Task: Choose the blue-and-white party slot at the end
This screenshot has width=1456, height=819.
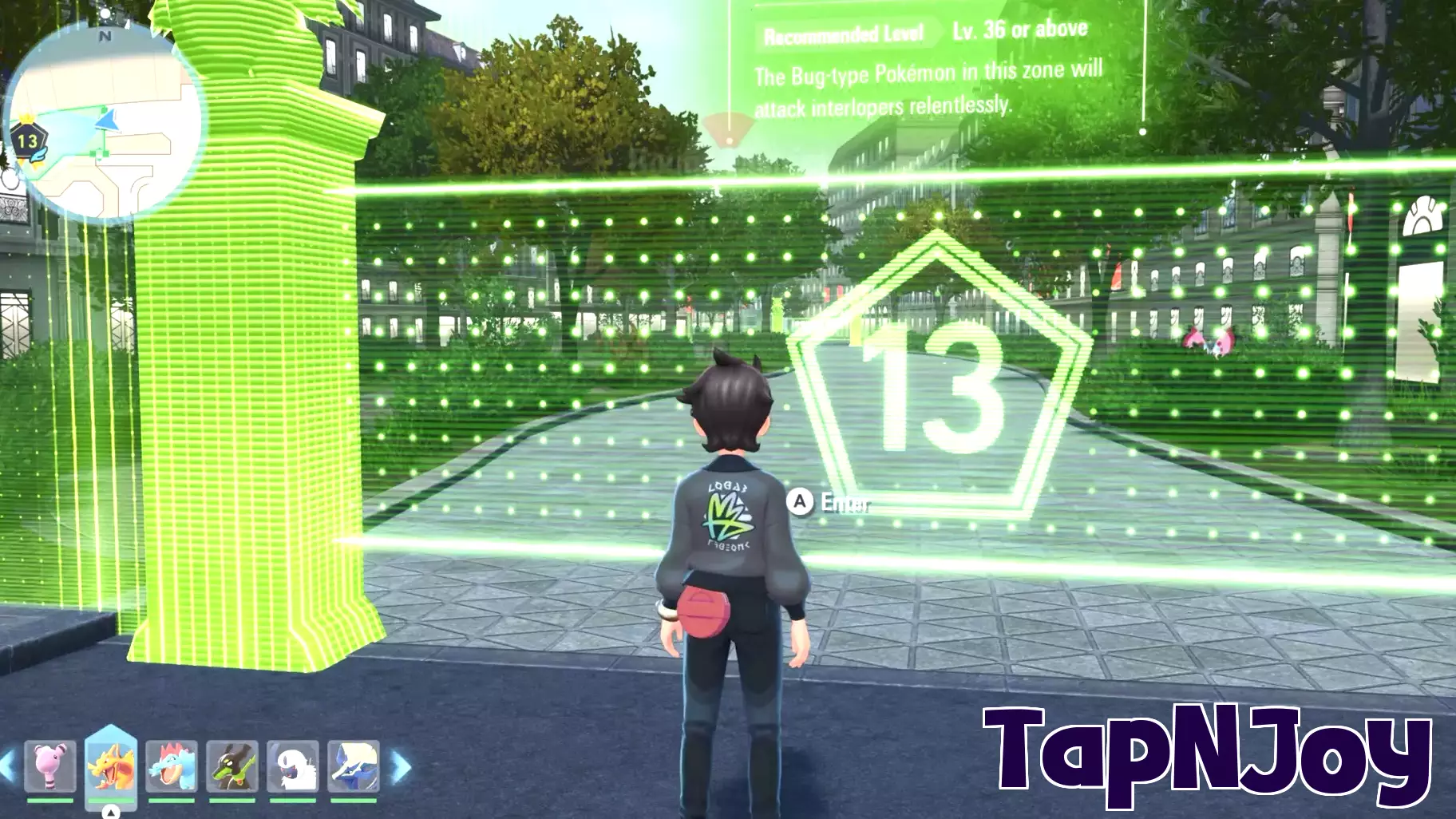Action: click(x=353, y=767)
